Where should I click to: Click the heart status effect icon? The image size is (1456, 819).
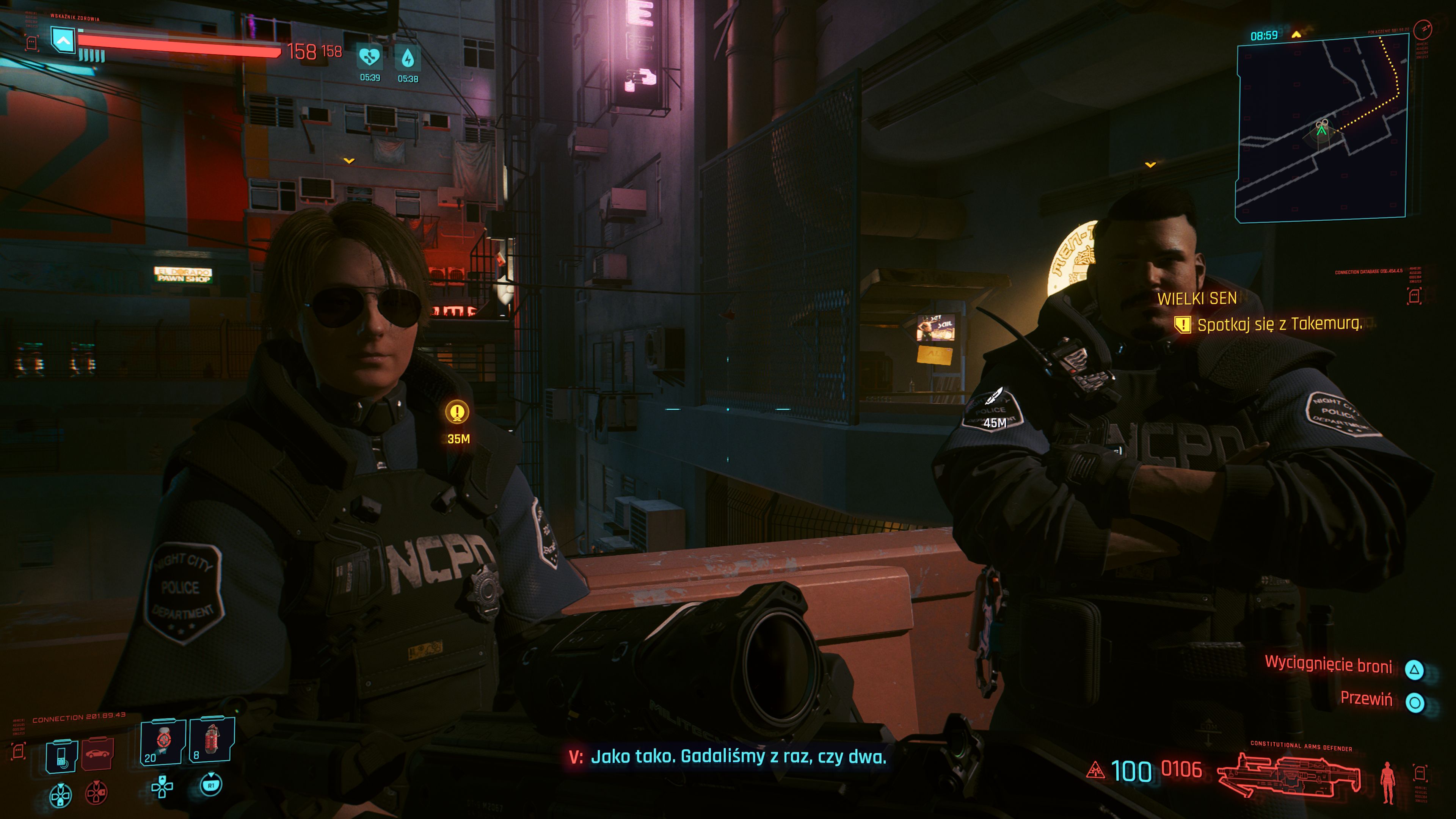(370, 57)
